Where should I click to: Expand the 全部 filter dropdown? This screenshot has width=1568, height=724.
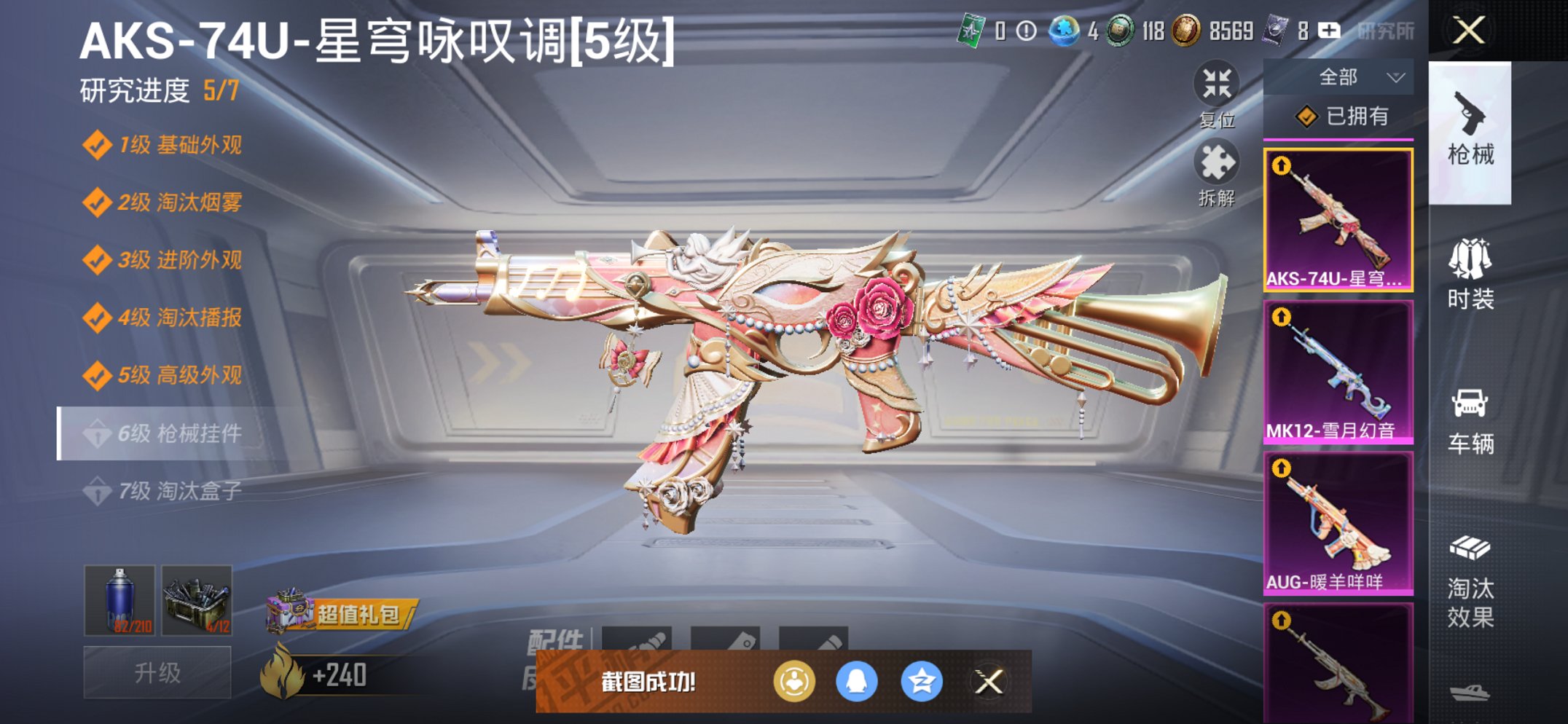click(x=1352, y=75)
